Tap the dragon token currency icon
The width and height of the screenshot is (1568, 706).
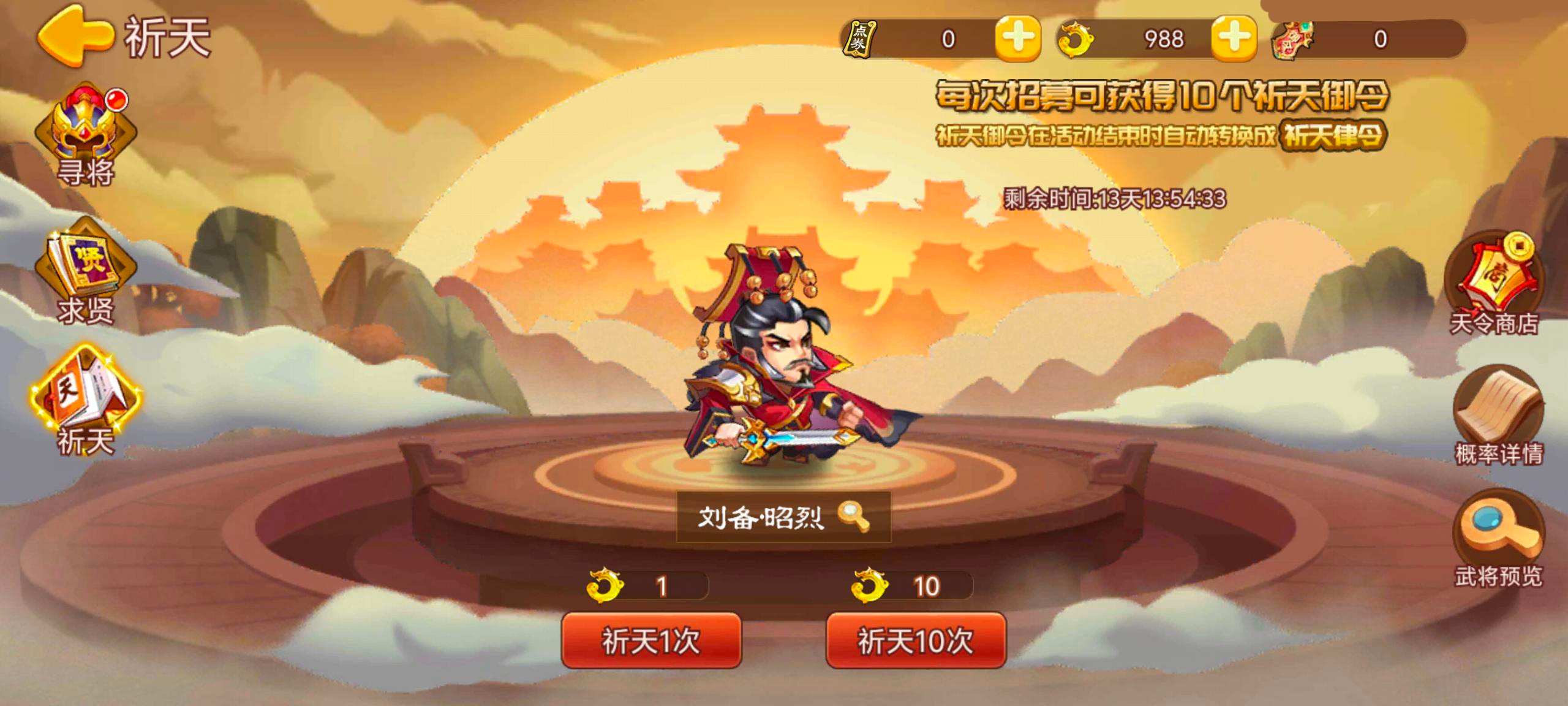(1078, 40)
